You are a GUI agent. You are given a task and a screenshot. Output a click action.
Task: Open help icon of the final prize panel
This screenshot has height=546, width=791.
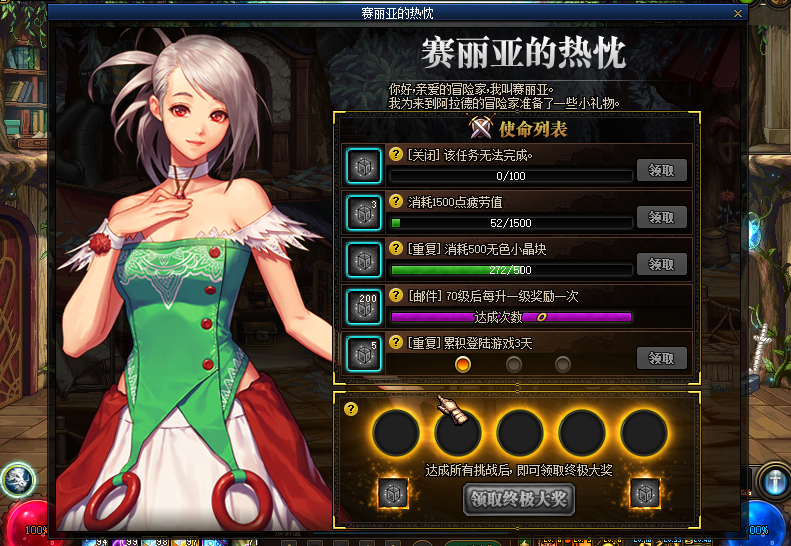[x=351, y=408]
